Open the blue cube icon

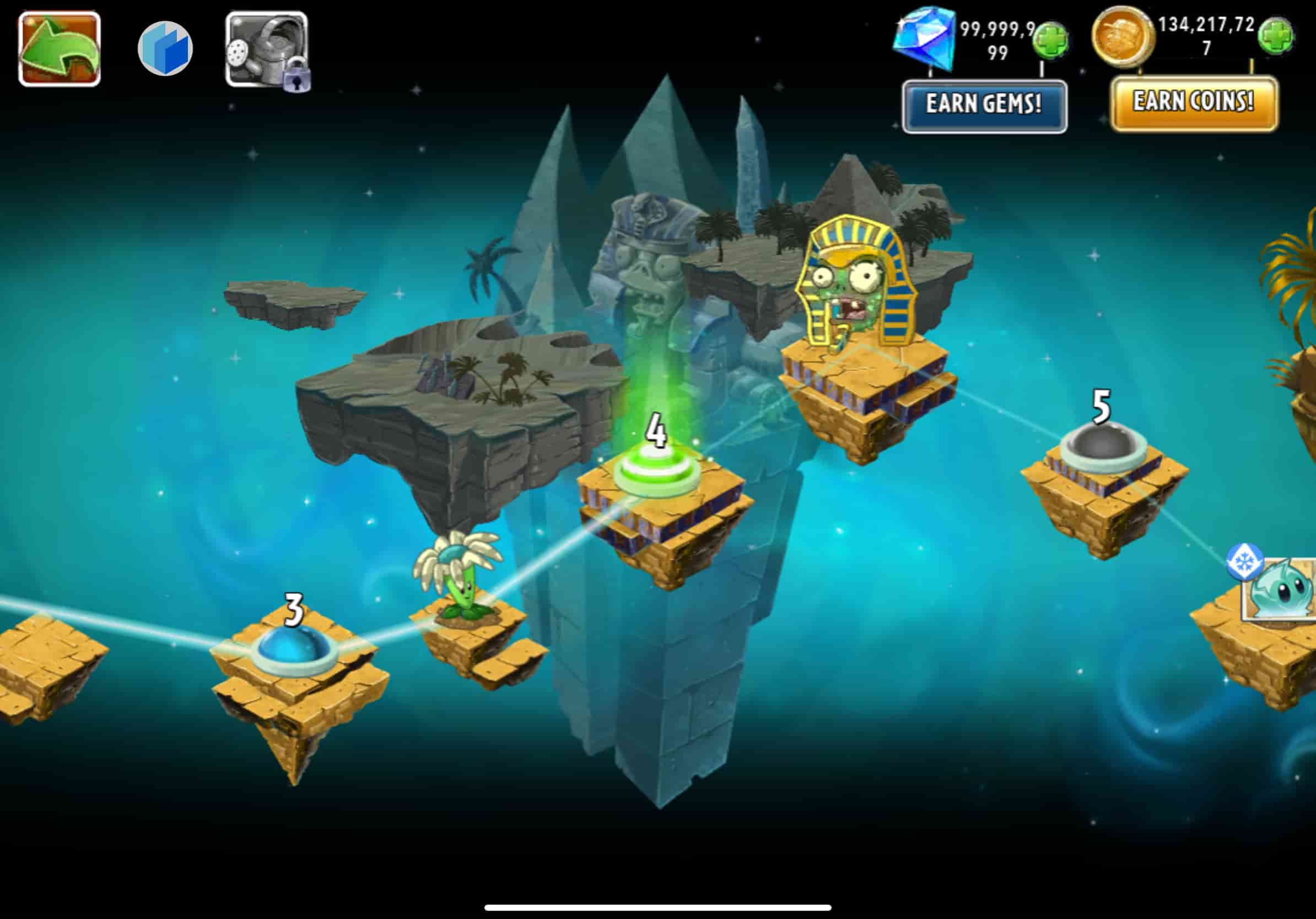click(x=165, y=48)
